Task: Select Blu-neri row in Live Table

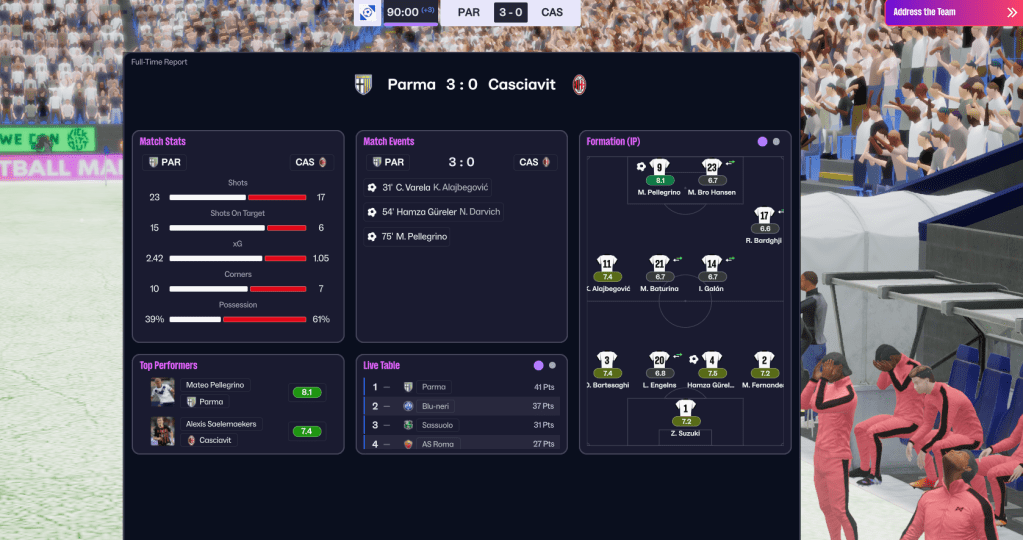Action: coord(460,406)
